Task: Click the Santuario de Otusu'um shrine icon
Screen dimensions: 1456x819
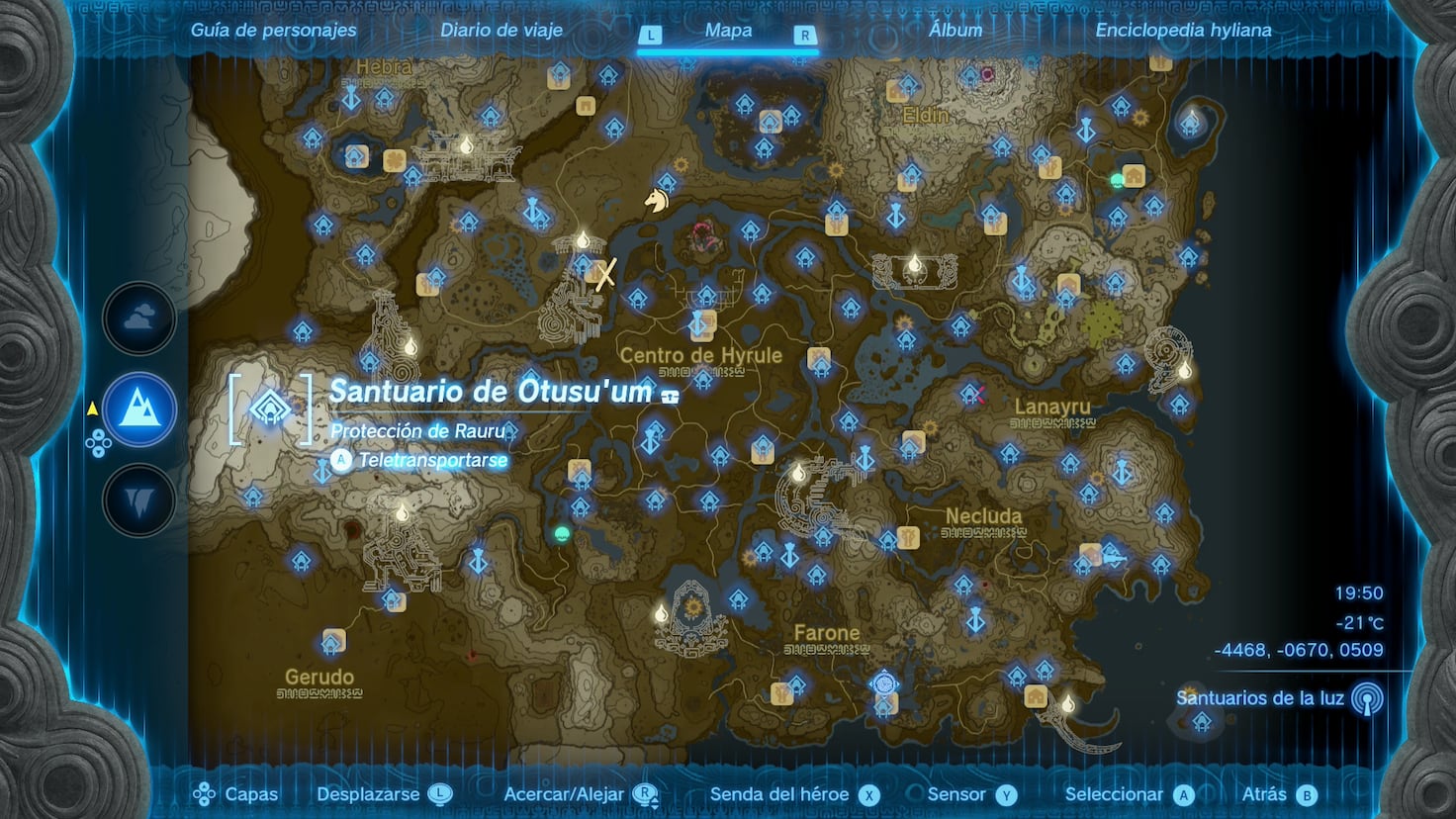Action: [x=268, y=408]
